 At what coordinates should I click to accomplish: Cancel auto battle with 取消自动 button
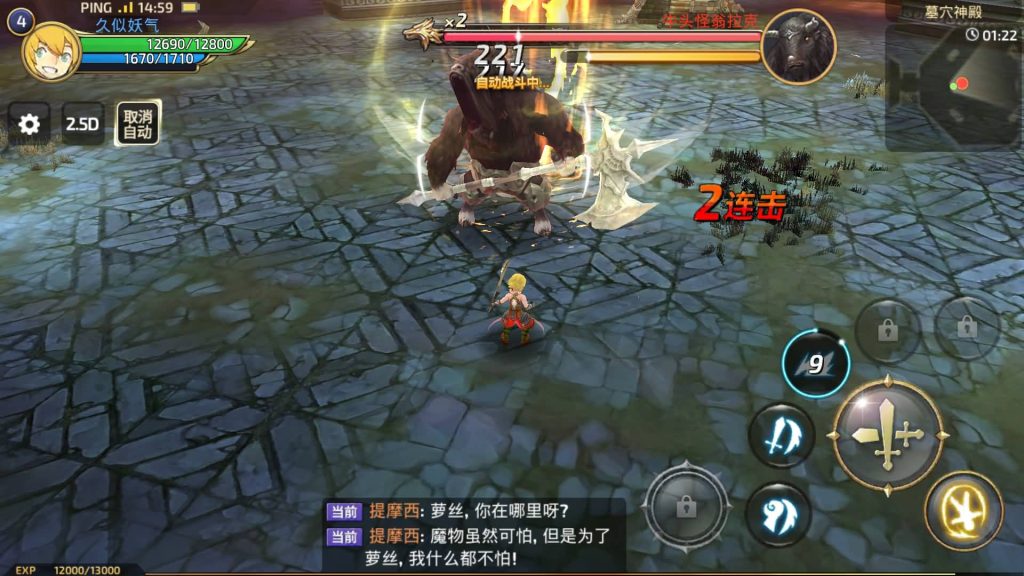137,124
